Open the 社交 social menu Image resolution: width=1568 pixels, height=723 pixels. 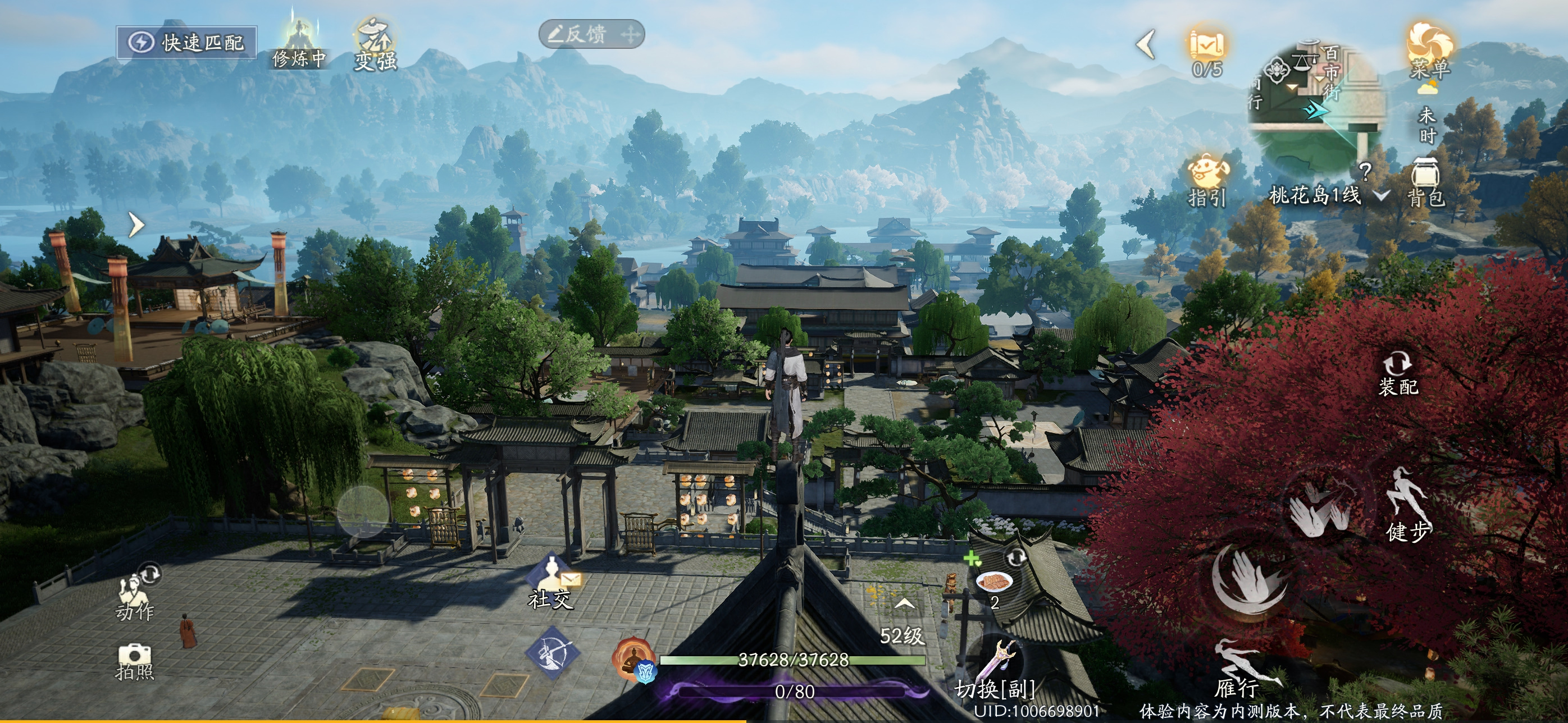551,583
